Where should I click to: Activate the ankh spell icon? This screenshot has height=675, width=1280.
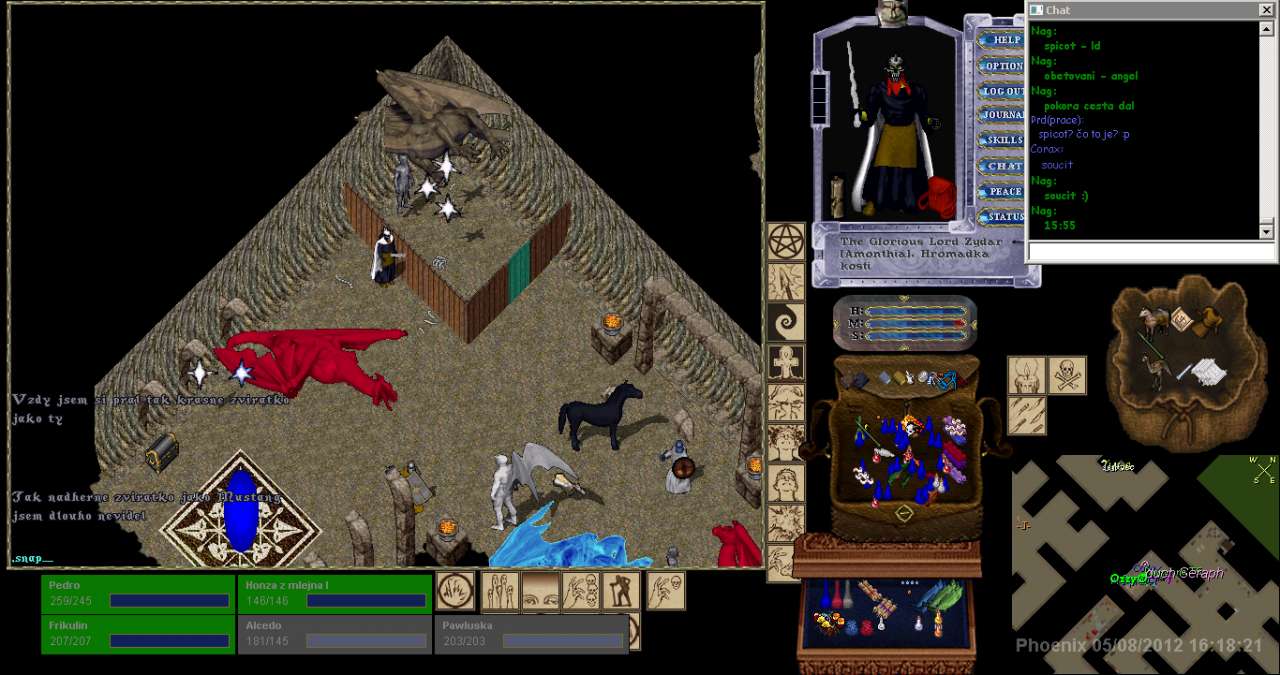click(786, 363)
